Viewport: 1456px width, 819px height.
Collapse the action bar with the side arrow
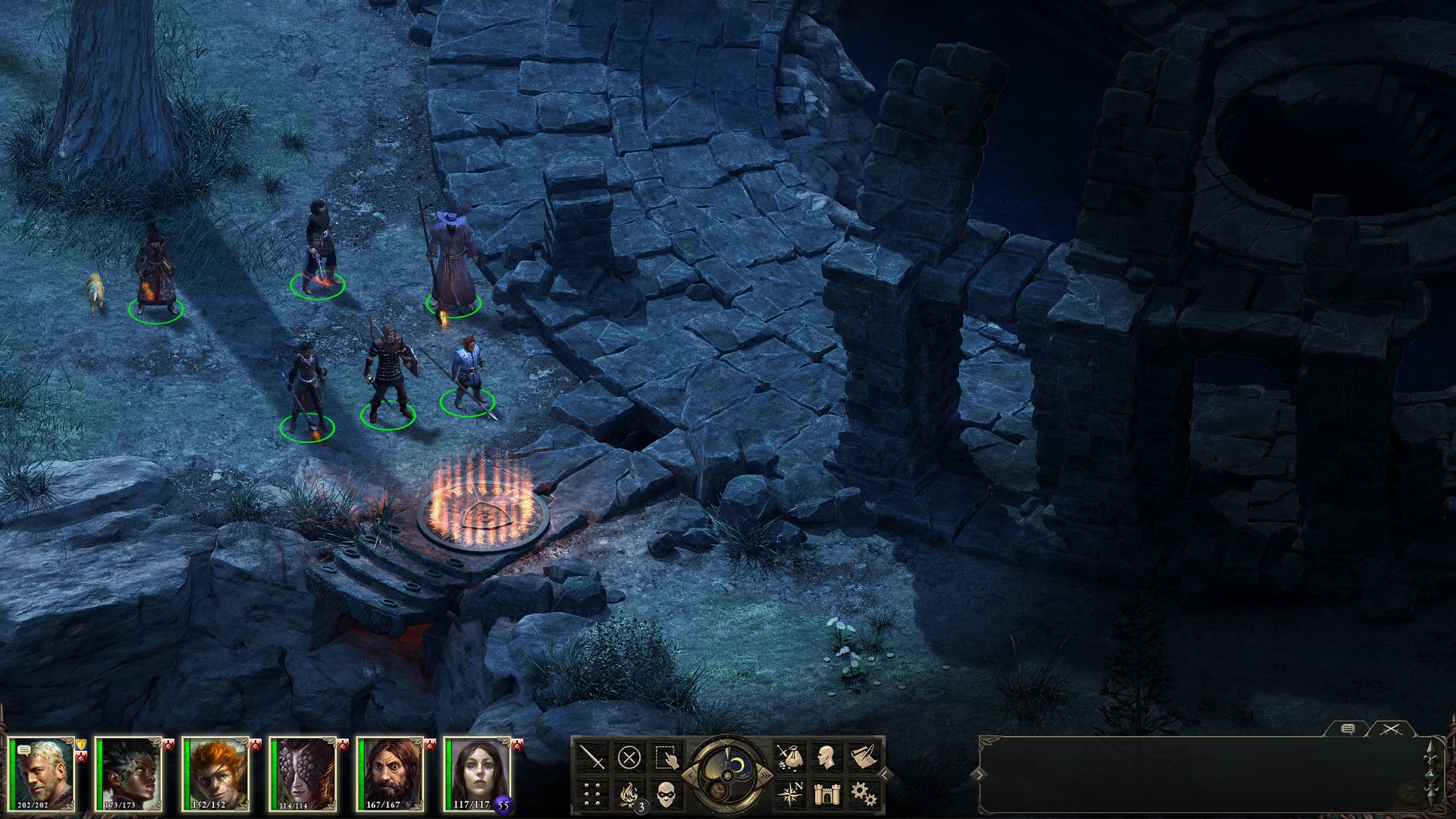tap(884, 774)
